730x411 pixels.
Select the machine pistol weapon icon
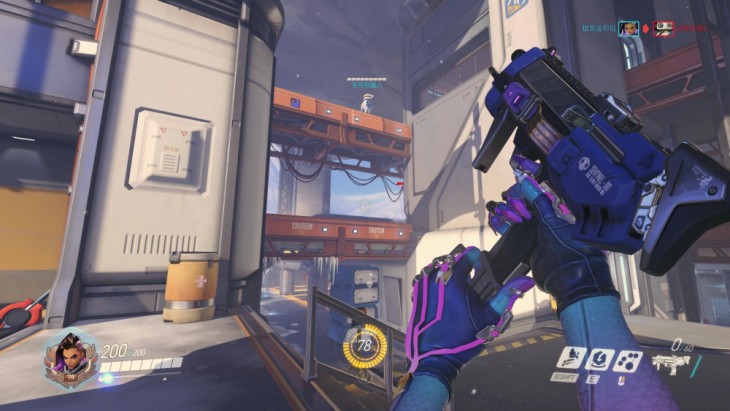coord(672,362)
